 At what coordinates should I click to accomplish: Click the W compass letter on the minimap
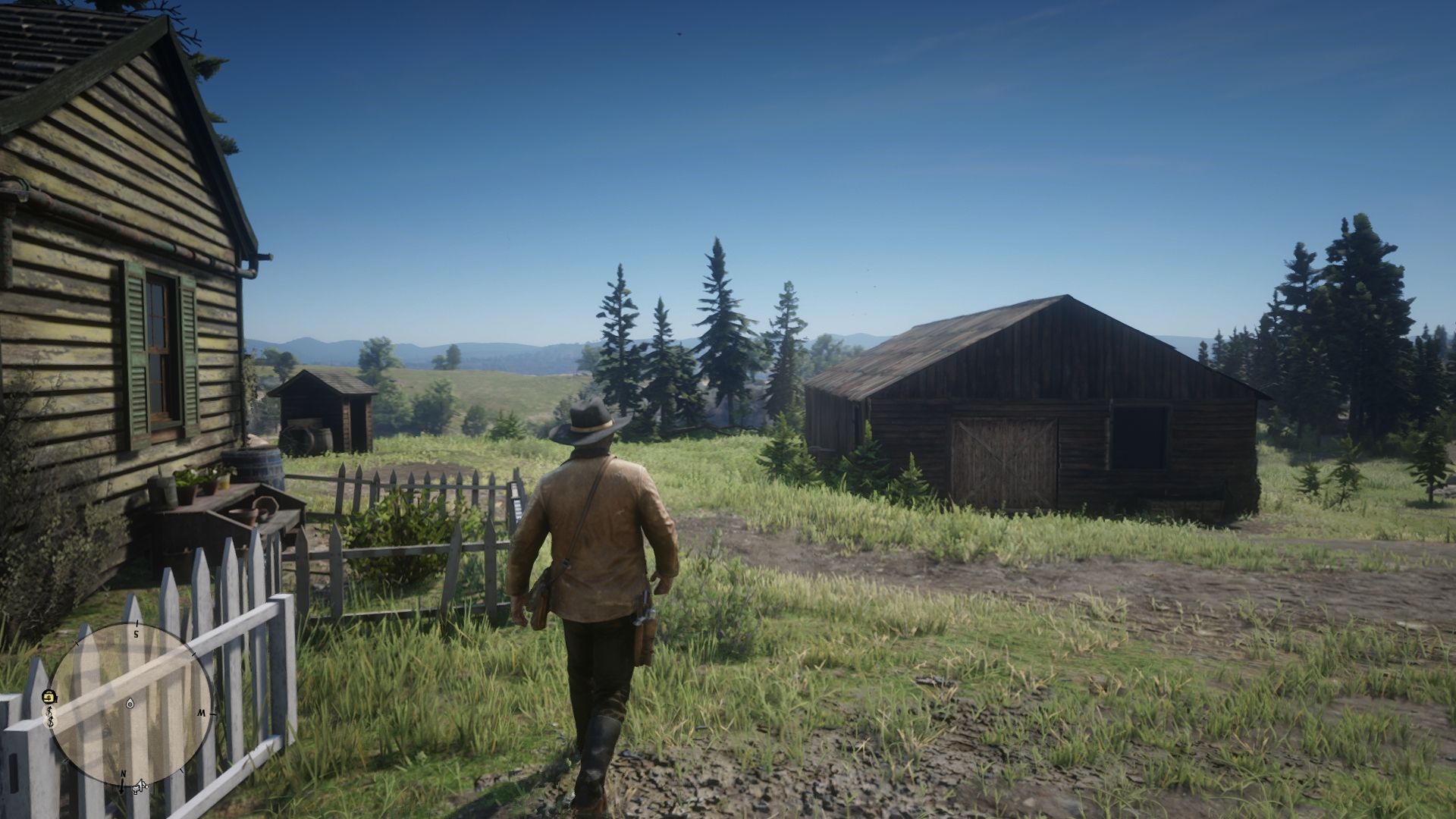(x=202, y=713)
